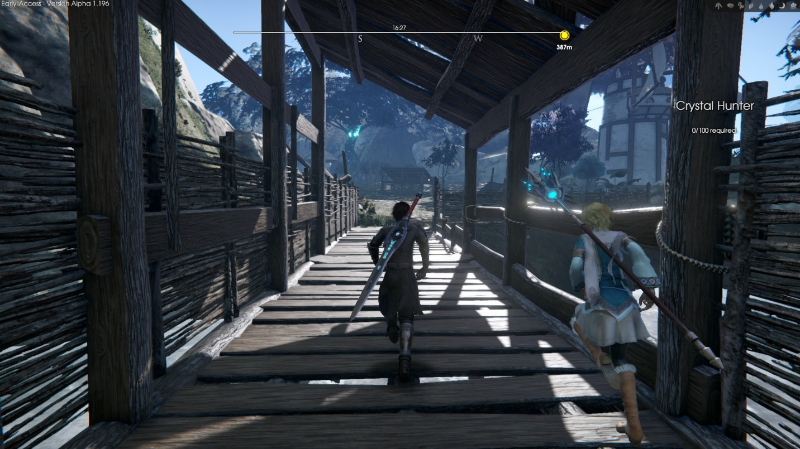Click the crescent moon status icon
This screenshot has width=800, height=449.
tap(782, 6)
